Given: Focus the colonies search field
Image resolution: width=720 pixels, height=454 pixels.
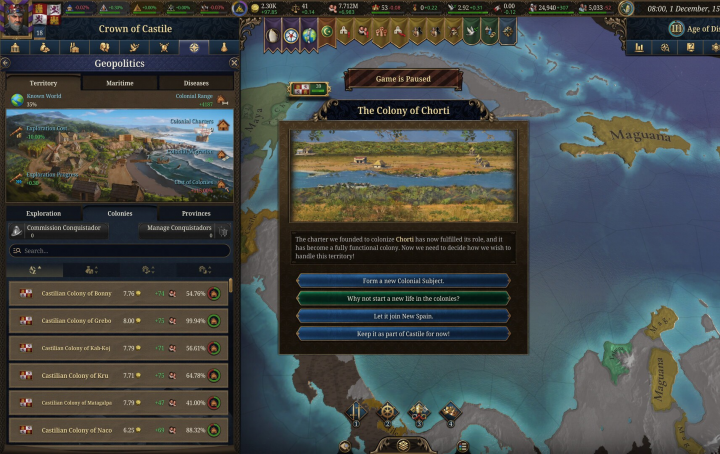Looking at the screenshot, I should [x=120, y=251].
